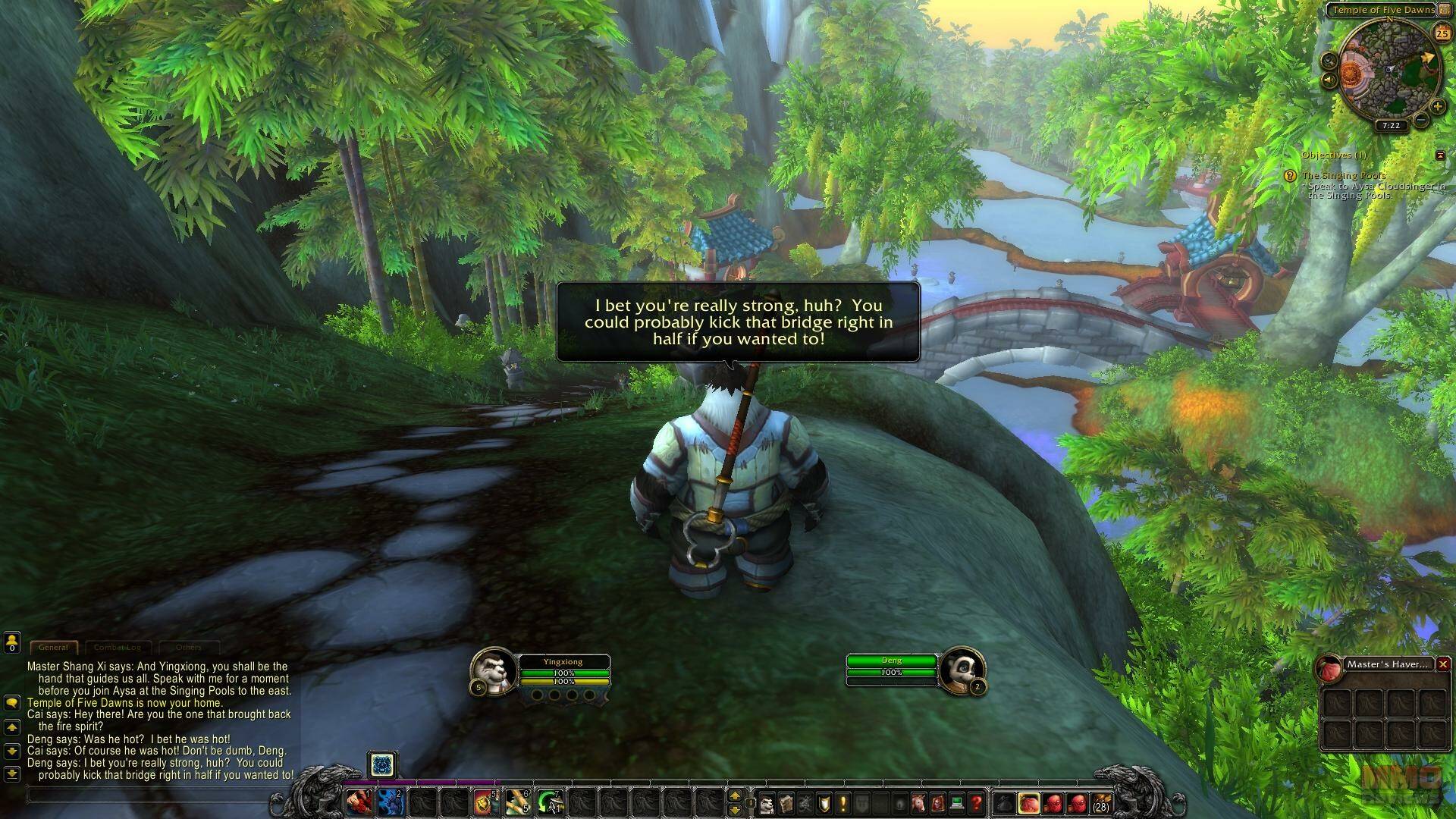Open the Others chat tab

(188, 648)
